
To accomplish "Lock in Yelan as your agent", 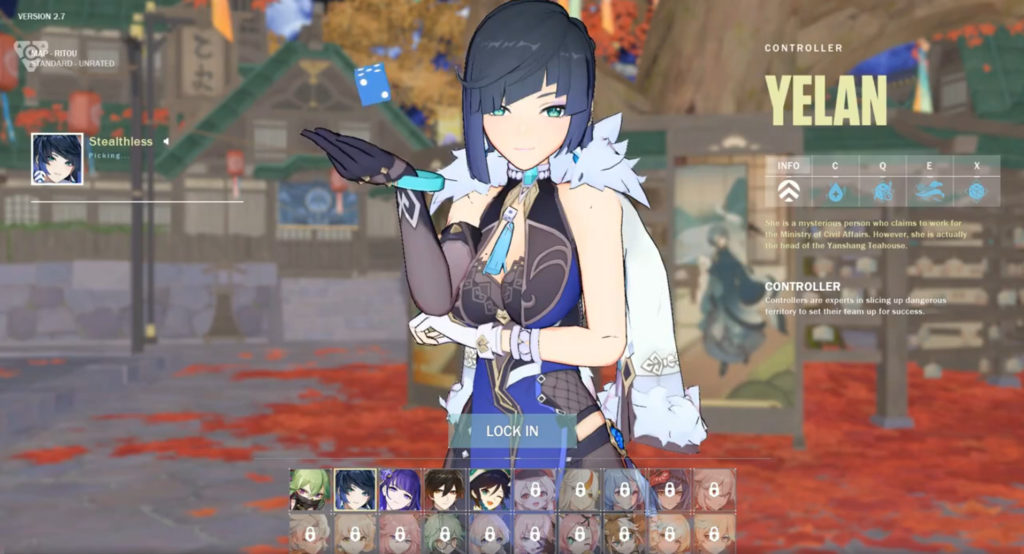I will pos(512,431).
